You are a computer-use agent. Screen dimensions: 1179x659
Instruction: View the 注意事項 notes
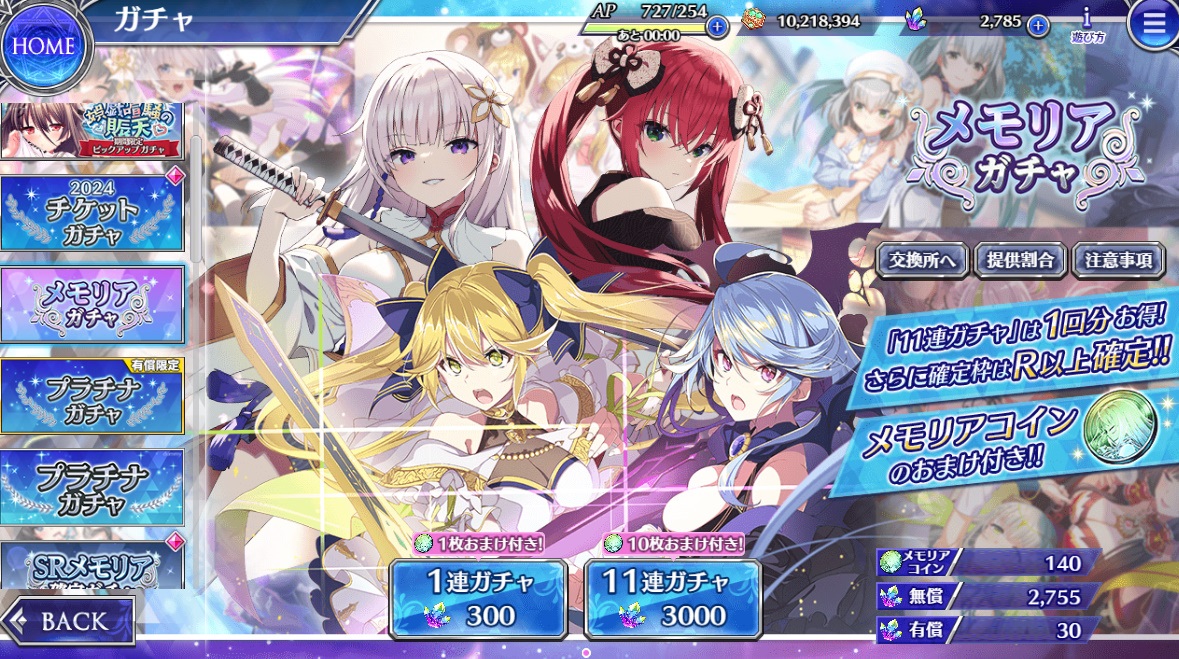click(x=1118, y=261)
